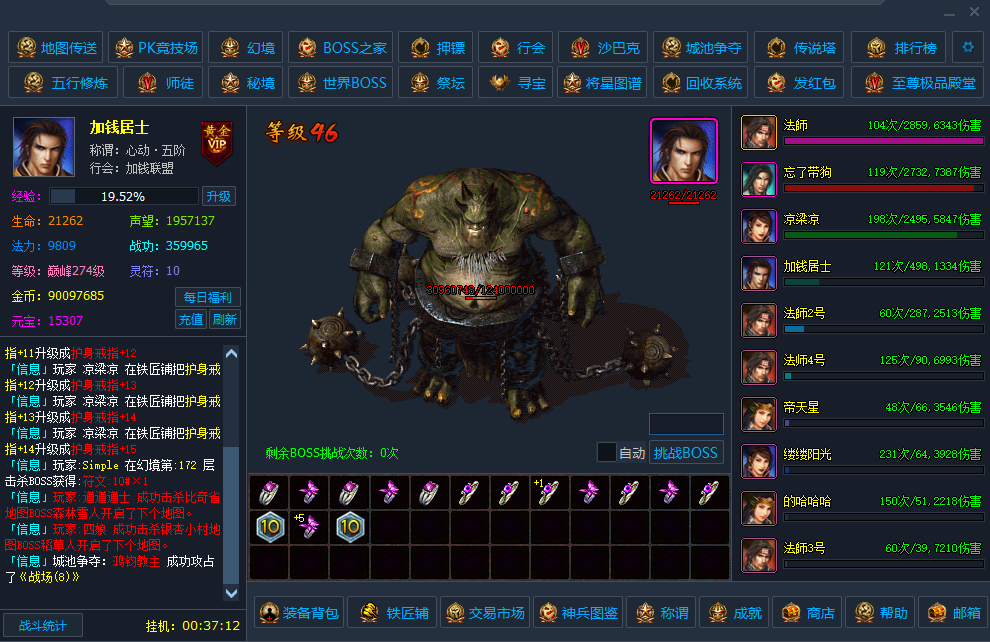Enter the PK竞技场 arena
The image size is (990, 642).
155,47
